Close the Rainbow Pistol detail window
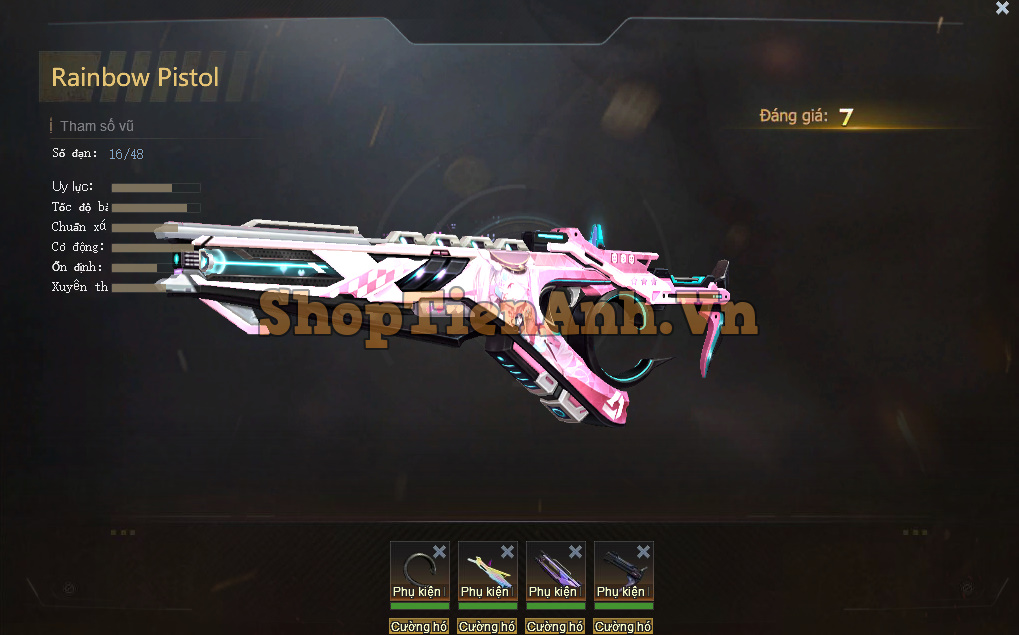This screenshot has height=635, width=1019. tap(1002, 9)
